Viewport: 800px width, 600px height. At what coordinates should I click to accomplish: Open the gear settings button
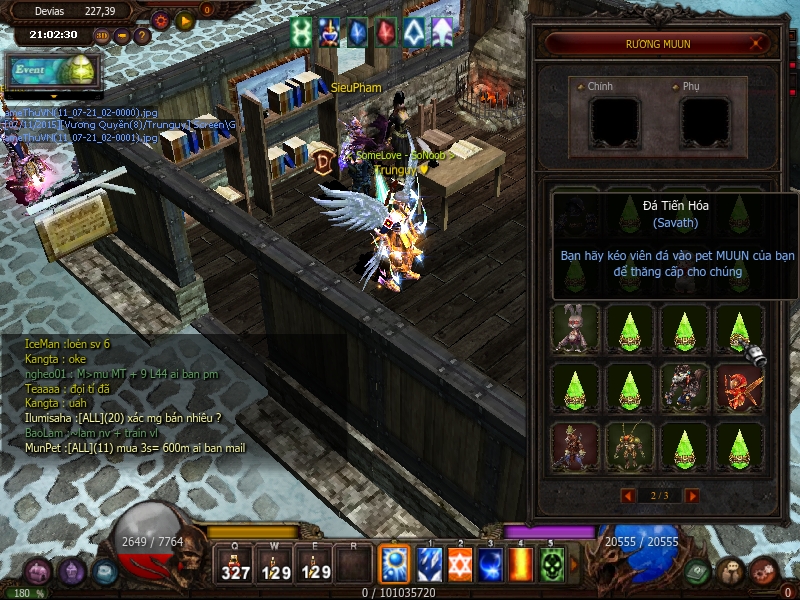160,19
